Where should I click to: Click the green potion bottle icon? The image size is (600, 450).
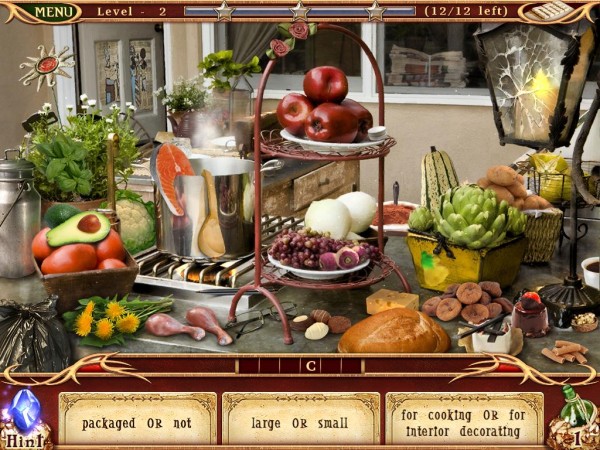[573, 412]
